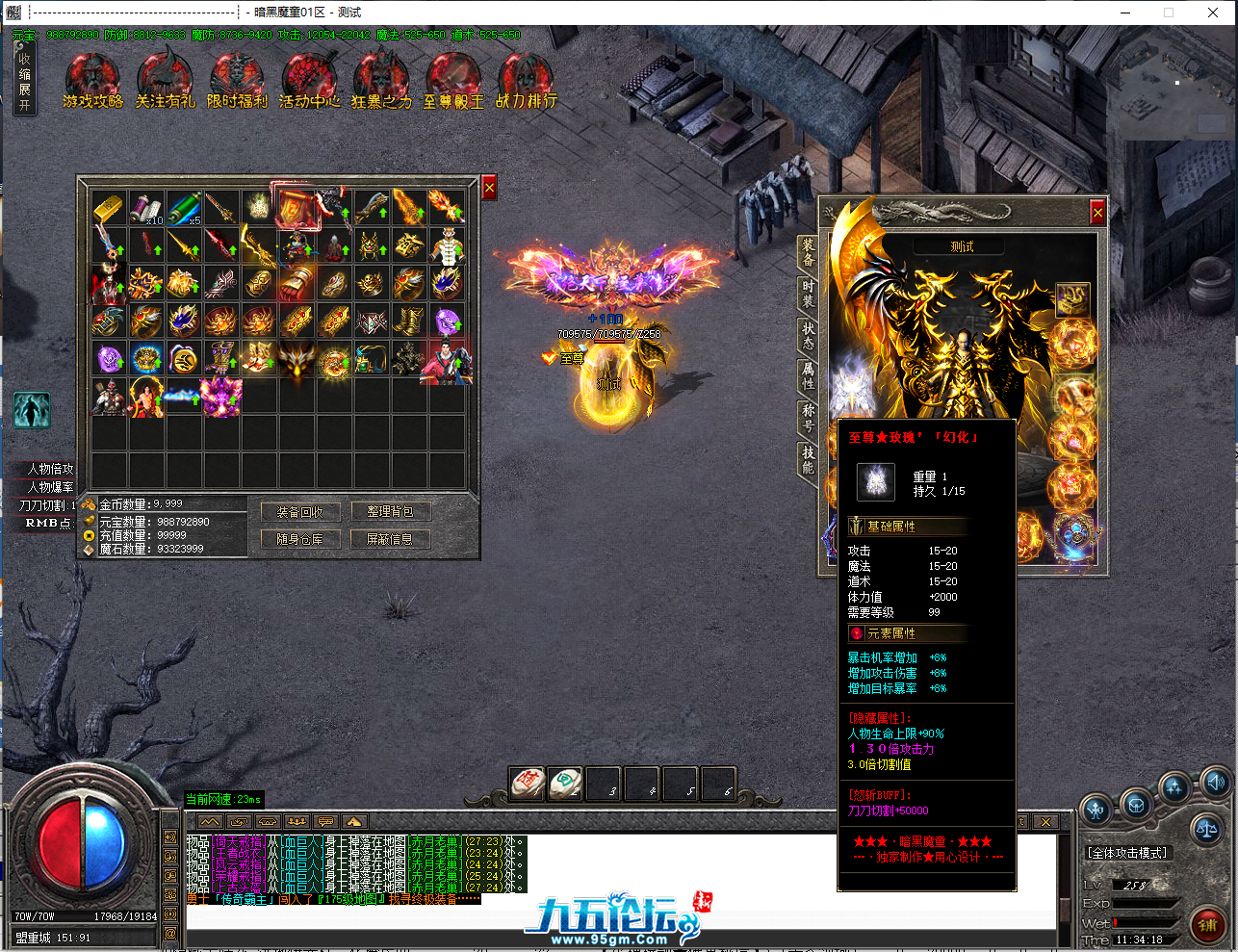The width and height of the screenshot is (1238, 952).
Task: Select the gold bar item in bag
Action: (109, 208)
